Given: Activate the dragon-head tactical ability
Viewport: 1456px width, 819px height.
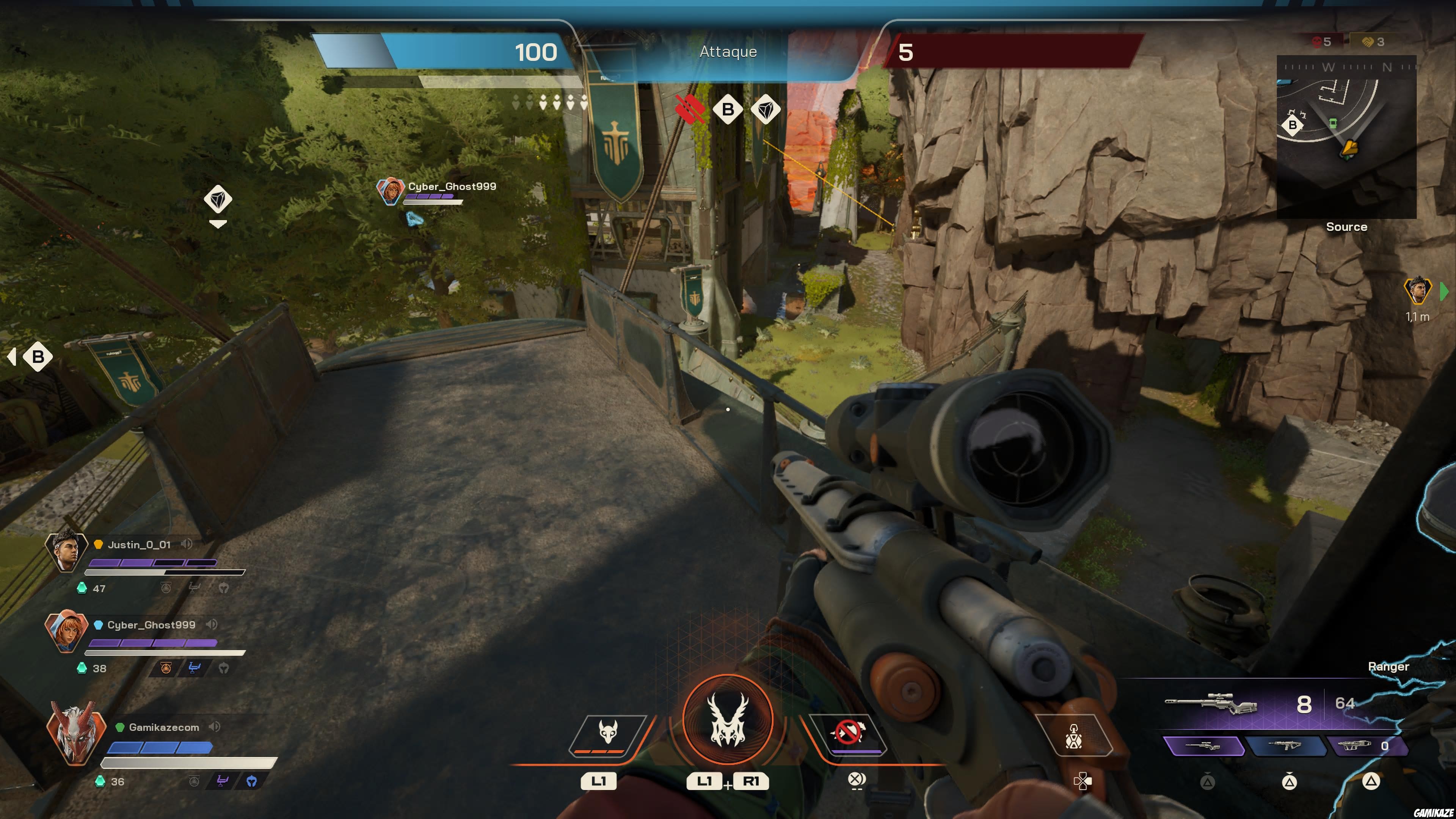Looking at the screenshot, I should [x=607, y=733].
